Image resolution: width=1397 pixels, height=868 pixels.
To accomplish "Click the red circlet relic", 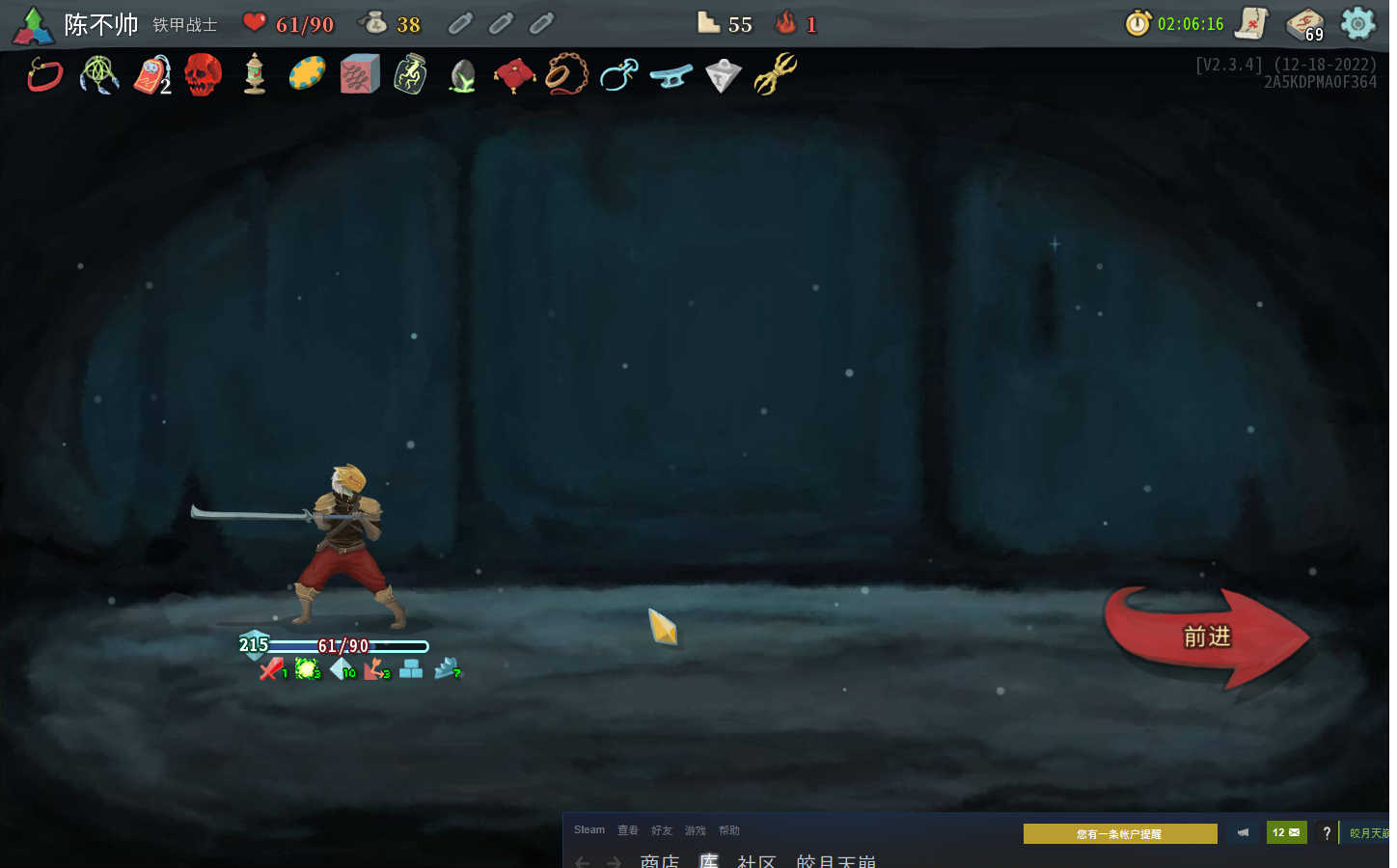I will pyautogui.click(x=45, y=74).
